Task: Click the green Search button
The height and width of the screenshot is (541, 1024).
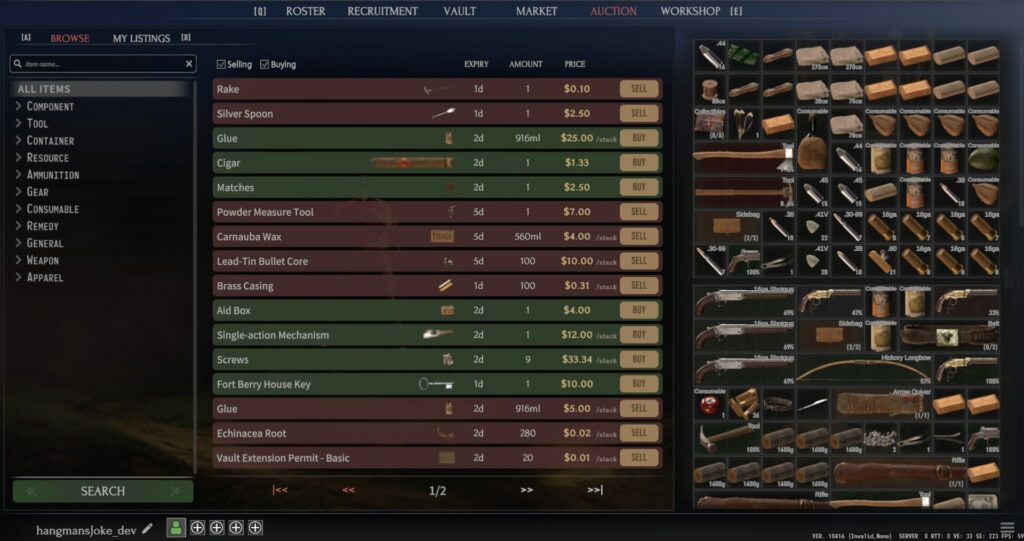Action: click(103, 491)
